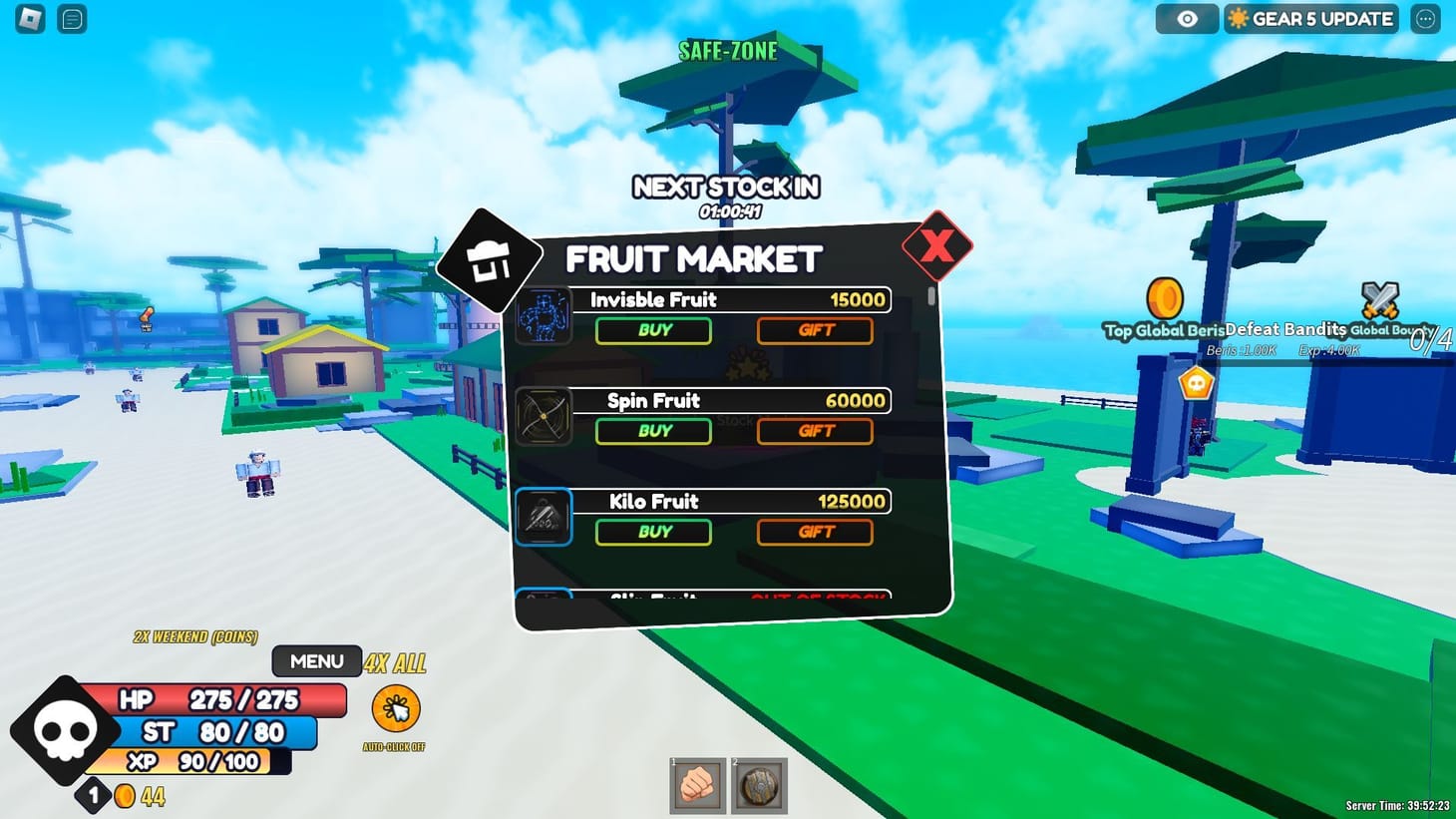This screenshot has width=1456, height=819.
Task: Open the Global Bounty crossed swords icon
Action: pos(1381,300)
